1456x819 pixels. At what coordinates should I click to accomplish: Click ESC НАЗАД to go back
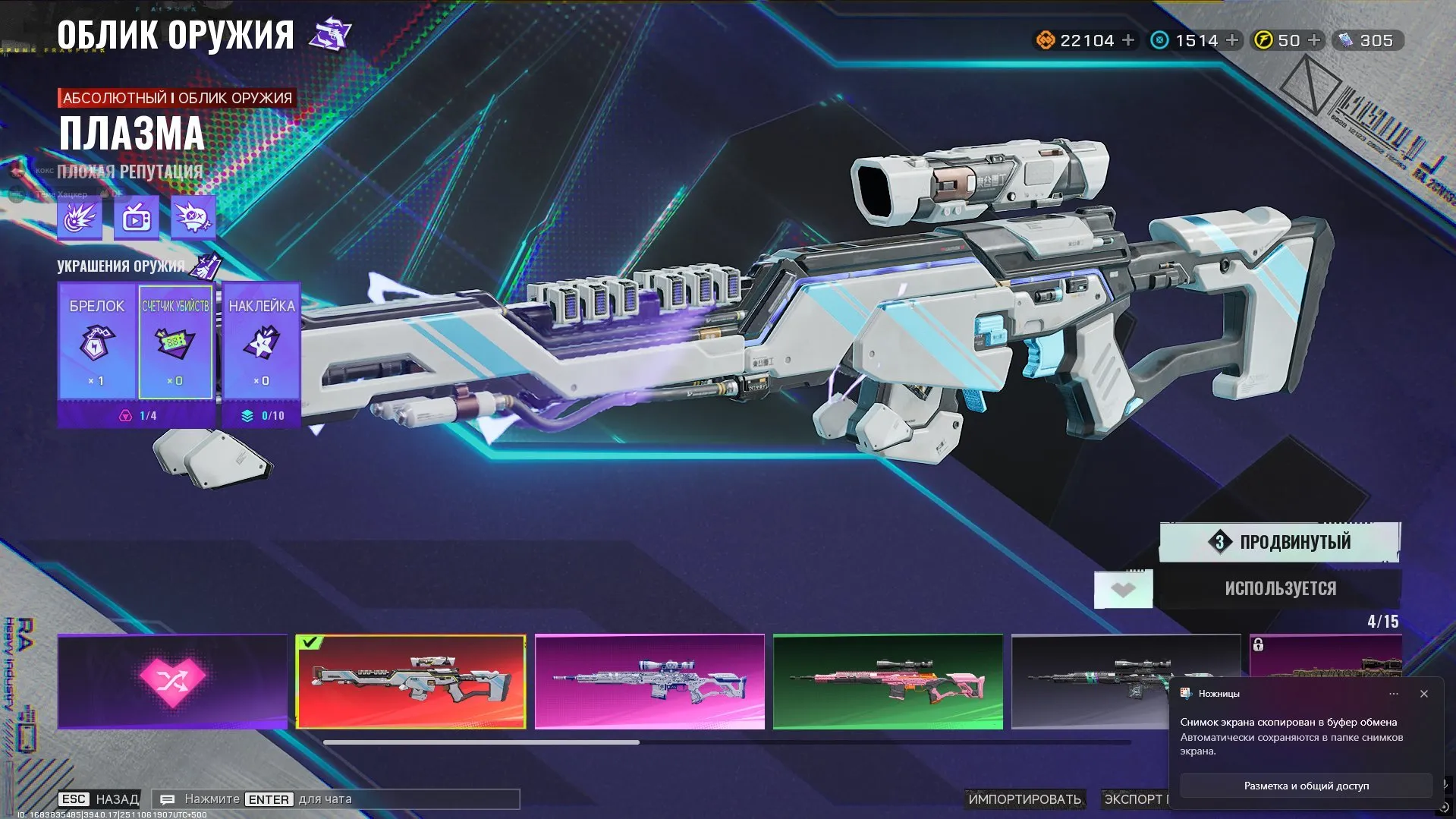pos(99,799)
